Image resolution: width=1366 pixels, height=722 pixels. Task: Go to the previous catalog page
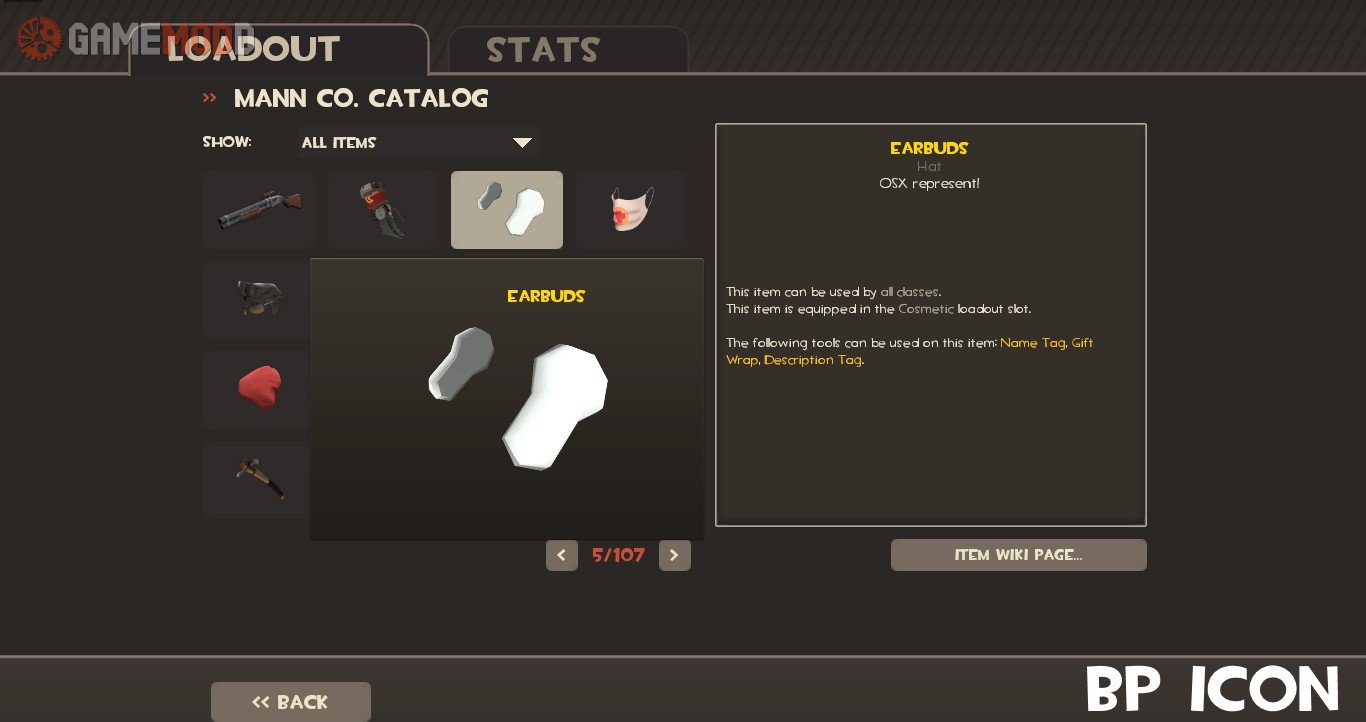coord(562,555)
